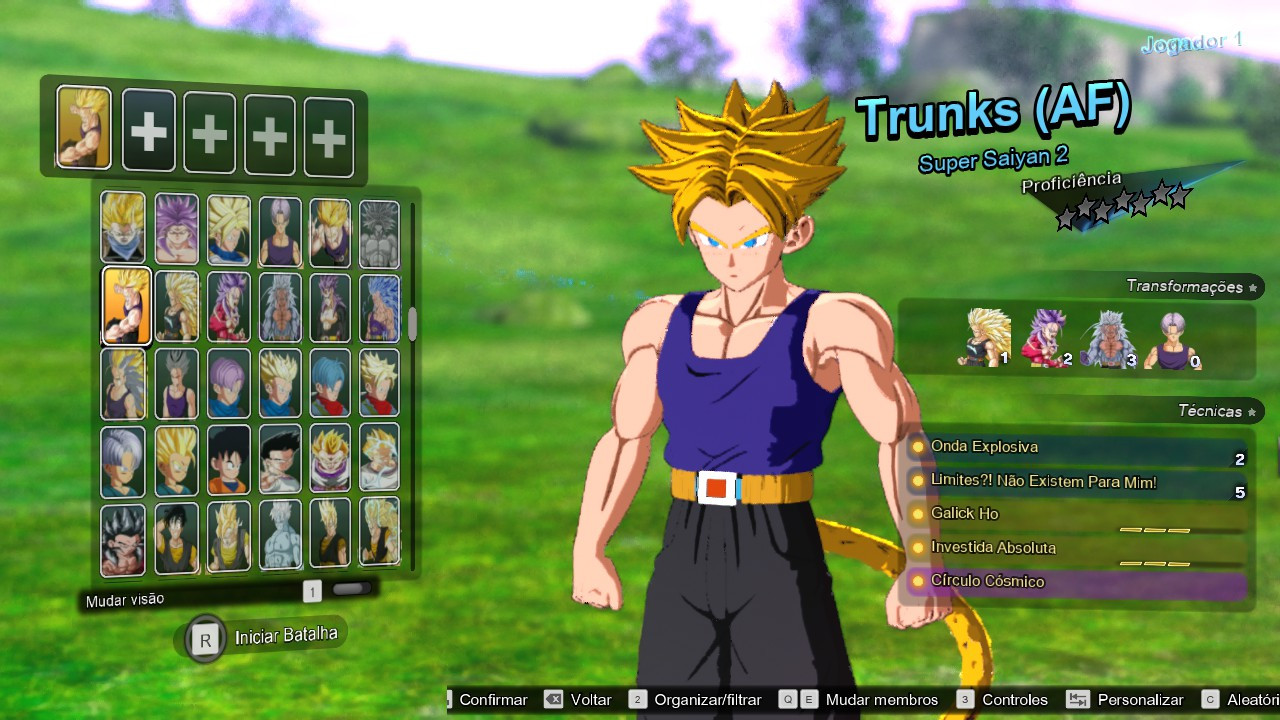Choose the Limites?! Não Existem Para Mim! skill

click(1076, 482)
